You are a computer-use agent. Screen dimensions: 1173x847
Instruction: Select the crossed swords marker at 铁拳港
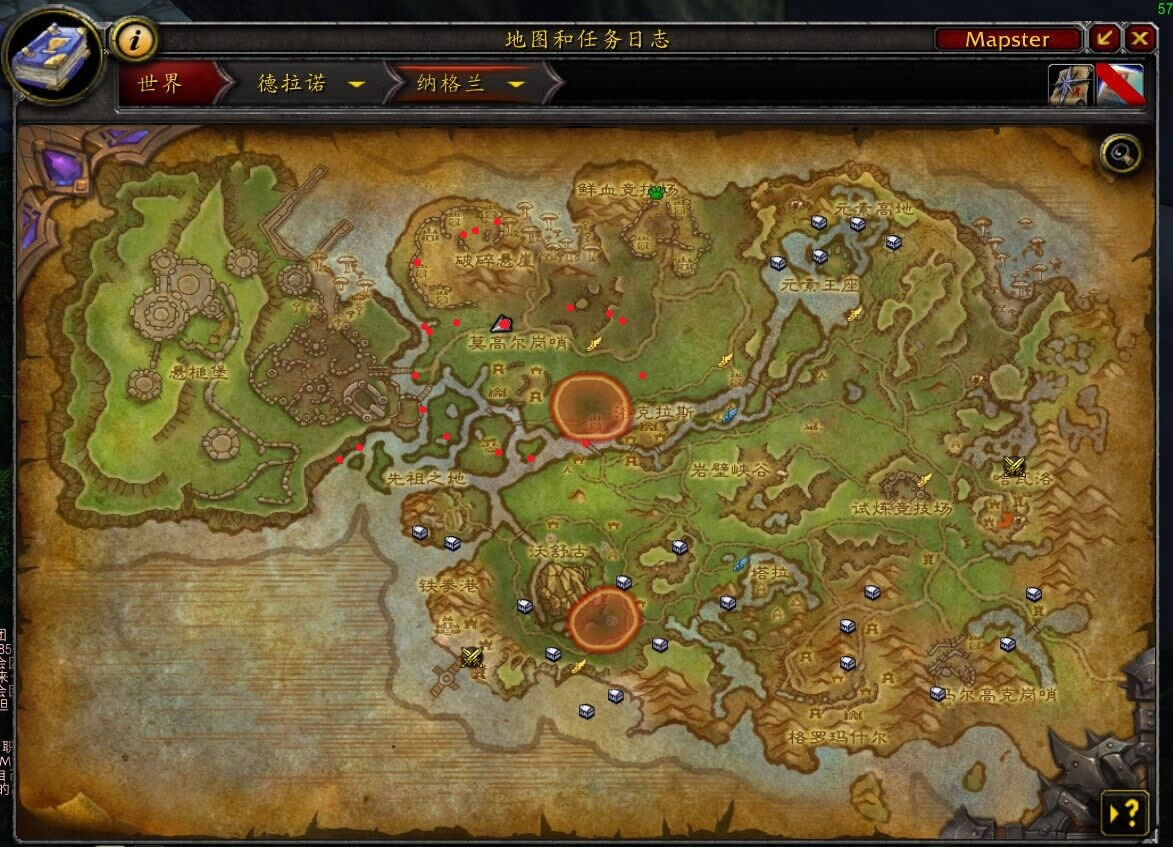pyautogui.click(x=472, y=656)
